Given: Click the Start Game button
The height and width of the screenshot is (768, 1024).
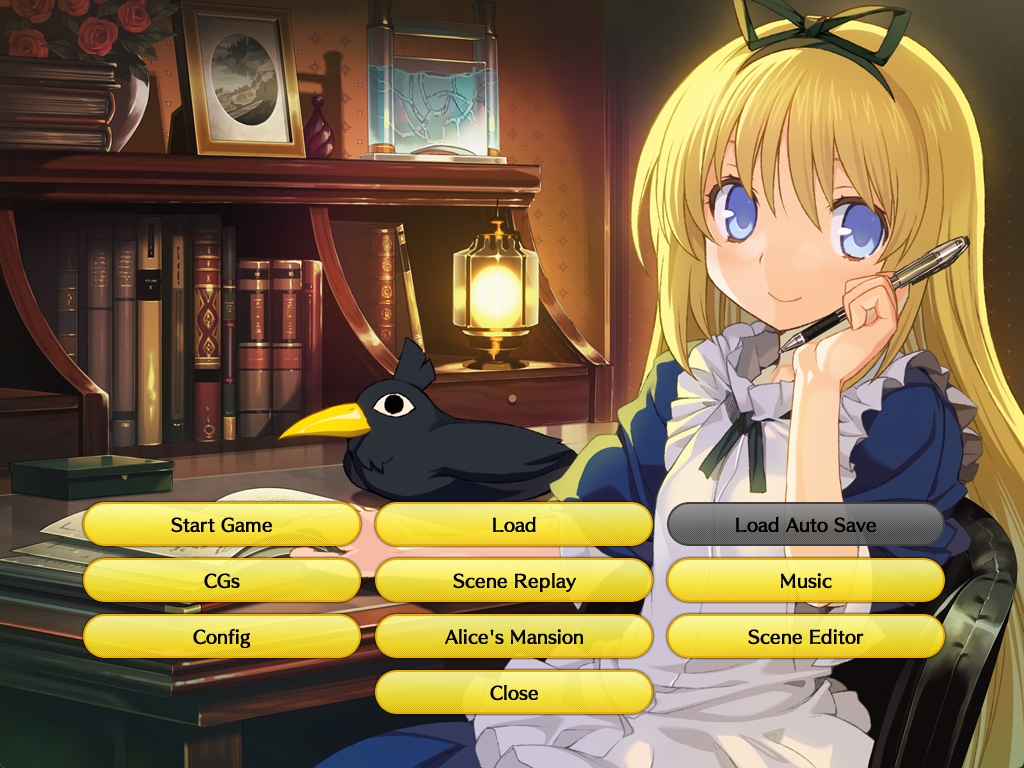Looking at the screenshot, I should pyautogui.click(x=221, y=525).
